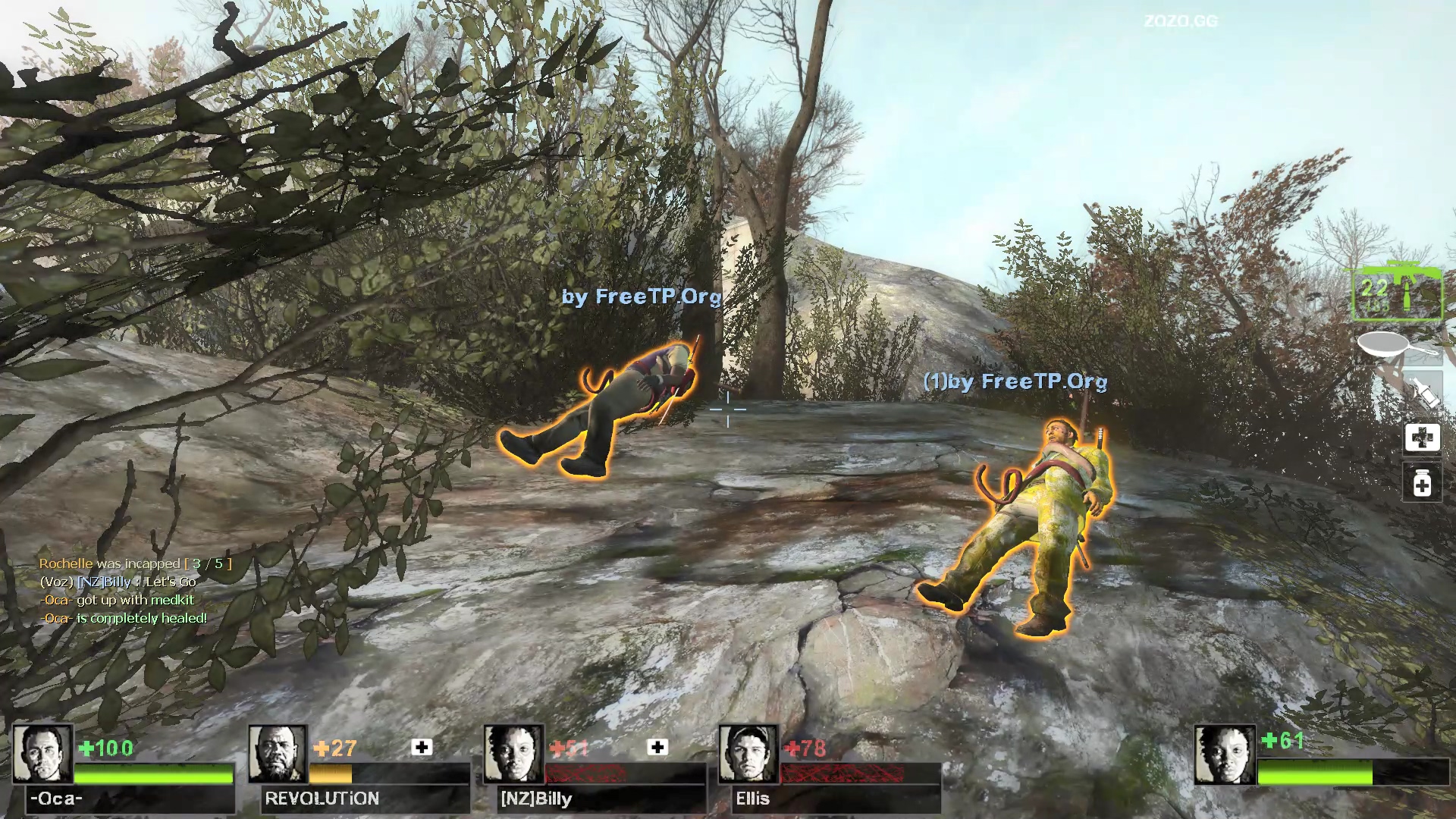
Task: Click your own survivor portrait
Action: click(x=1224, y=755)
